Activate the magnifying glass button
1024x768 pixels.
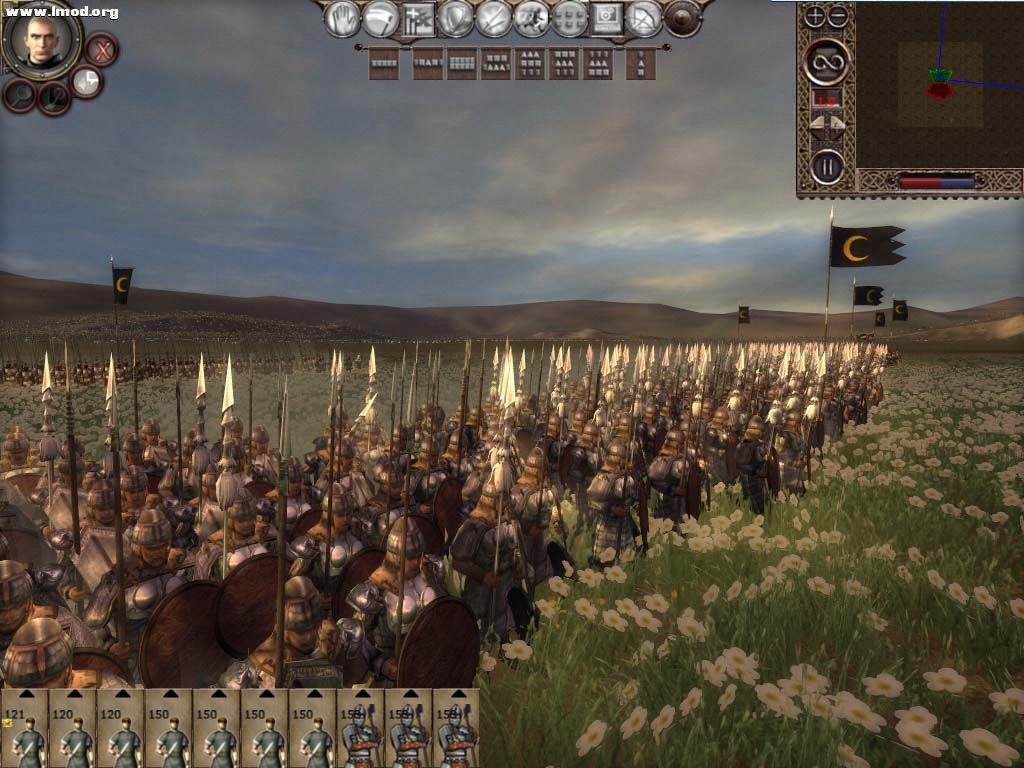[x=20, y=95]
